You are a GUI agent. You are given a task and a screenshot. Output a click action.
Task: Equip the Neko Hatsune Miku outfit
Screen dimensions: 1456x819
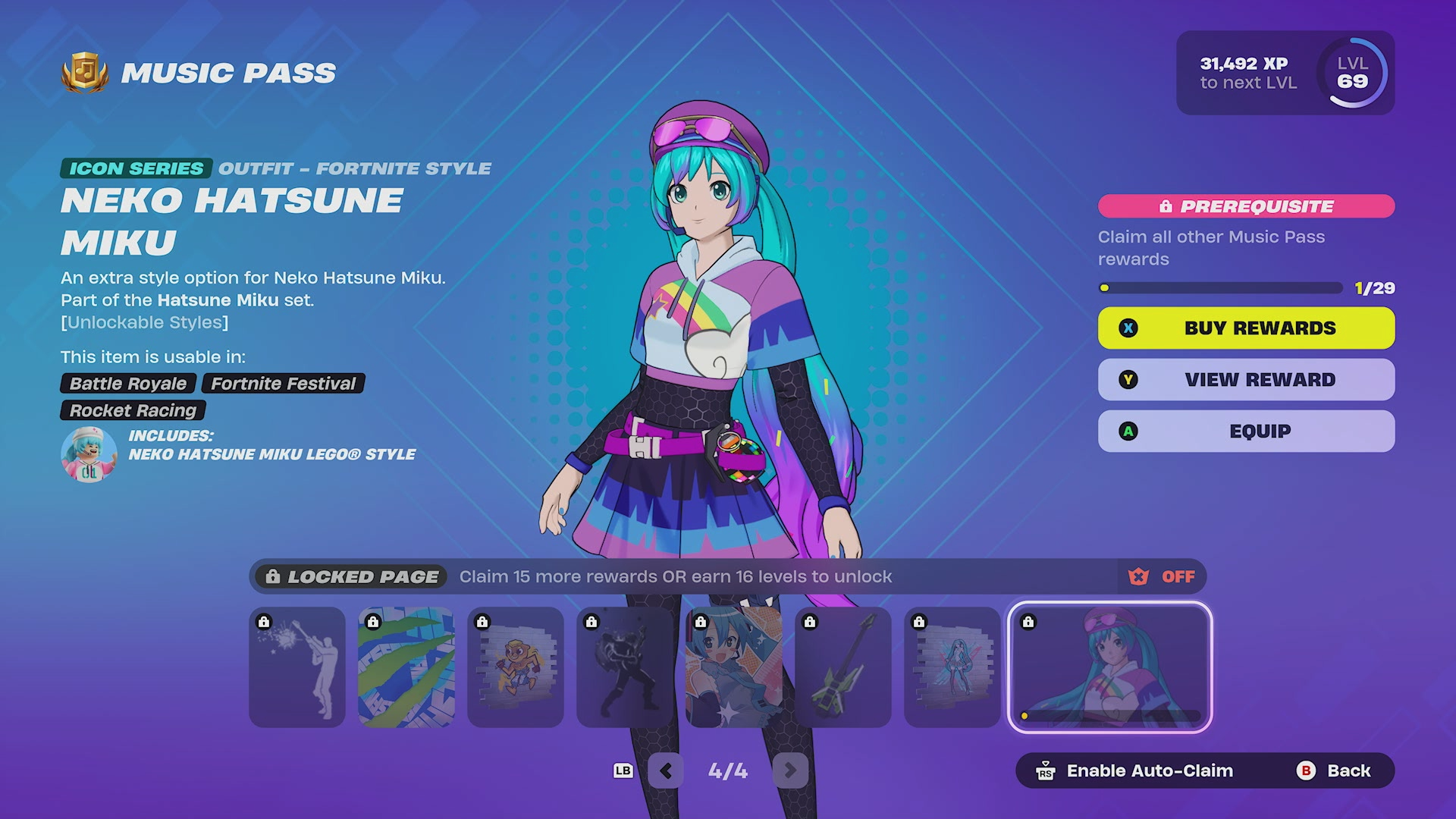coord(1246,431)
